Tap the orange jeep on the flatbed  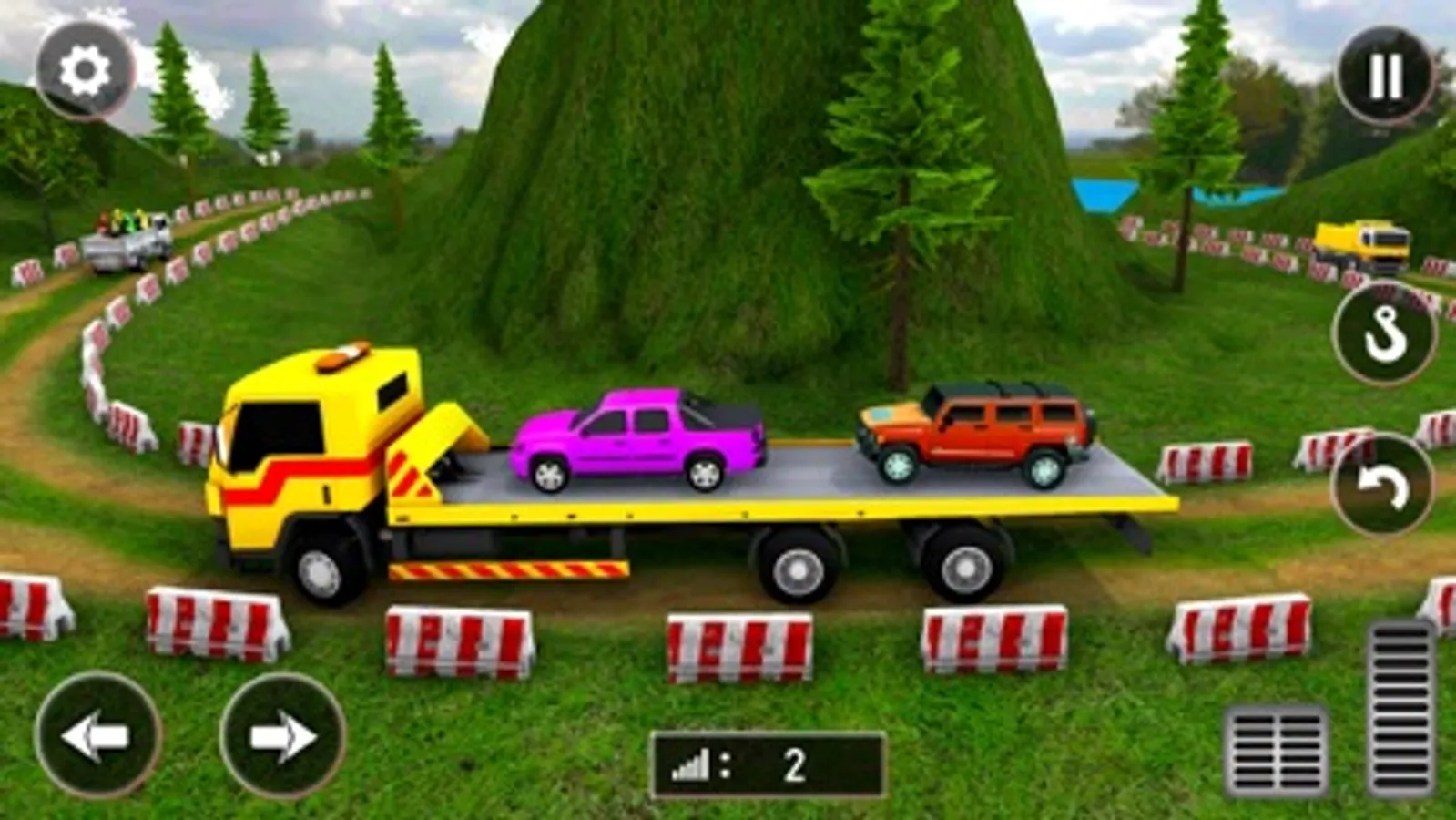974,428
